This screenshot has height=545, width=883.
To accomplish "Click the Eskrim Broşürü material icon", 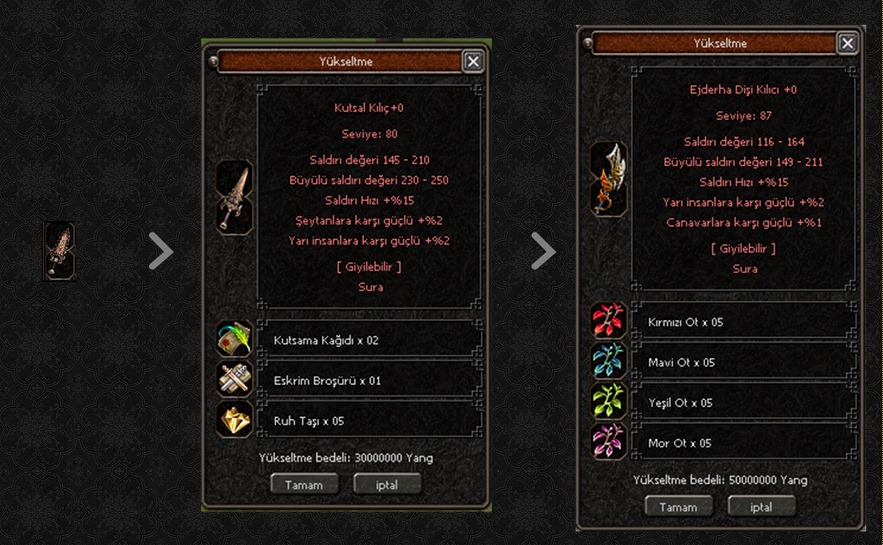I will 235,380.
